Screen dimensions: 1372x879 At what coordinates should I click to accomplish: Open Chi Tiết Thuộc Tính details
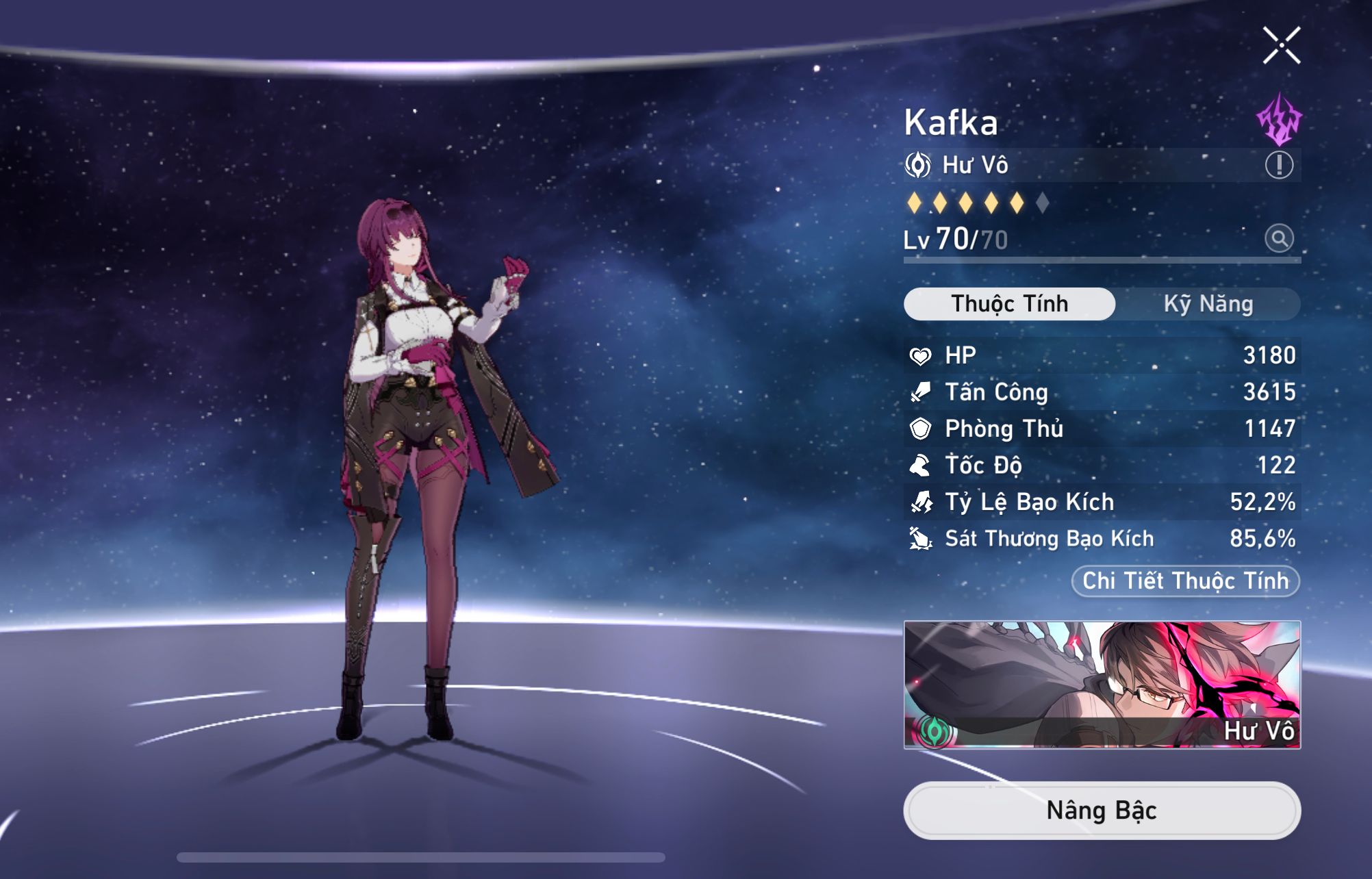(1185, 581)
